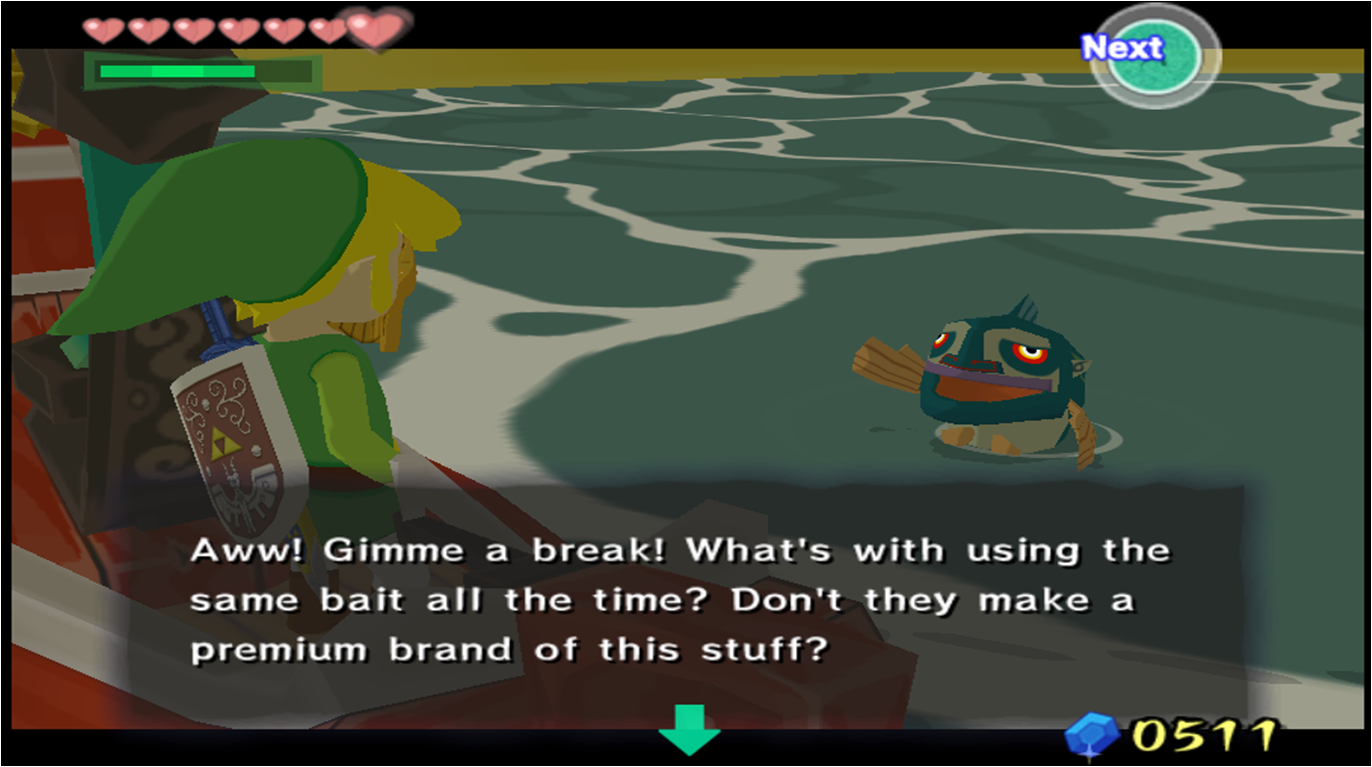
Task: Click the first heart in the health meter
Action: (105, 28)
